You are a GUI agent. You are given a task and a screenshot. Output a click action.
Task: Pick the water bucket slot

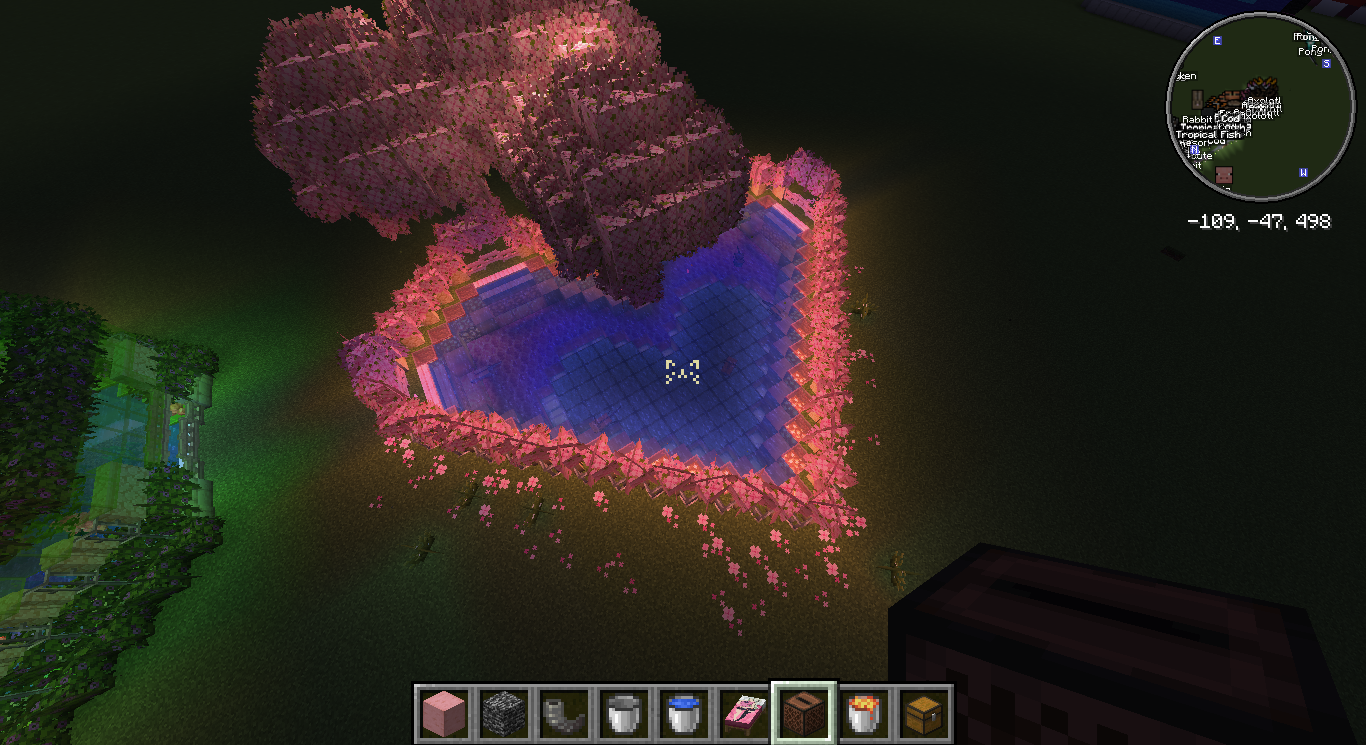(684, 714)
